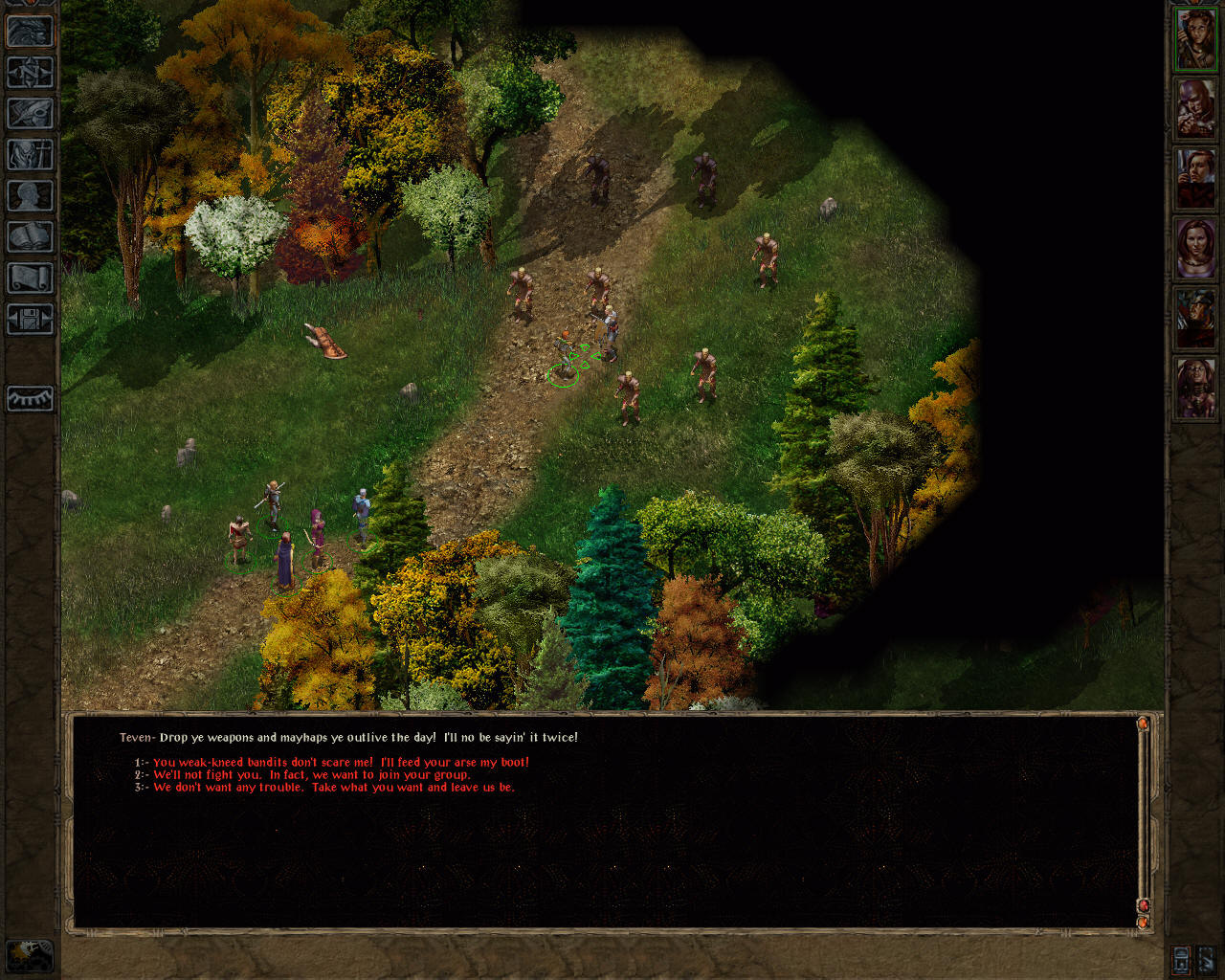Select the helmeted warrior's party portrait
1225x980 pixels.
point(1195,319)
